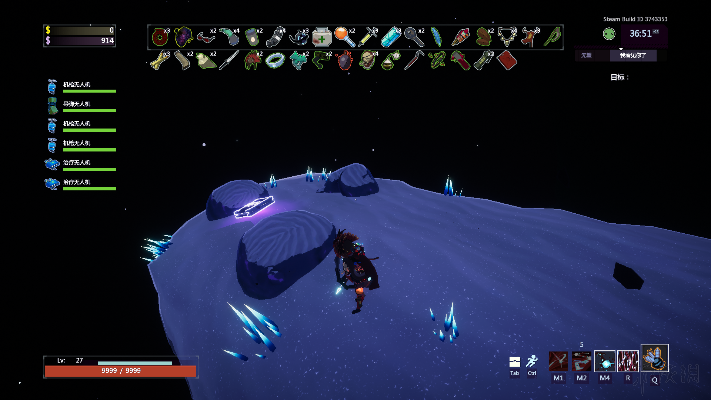Toggle the sprint running-man icon

pyautogui.click(x=532, y=362)
